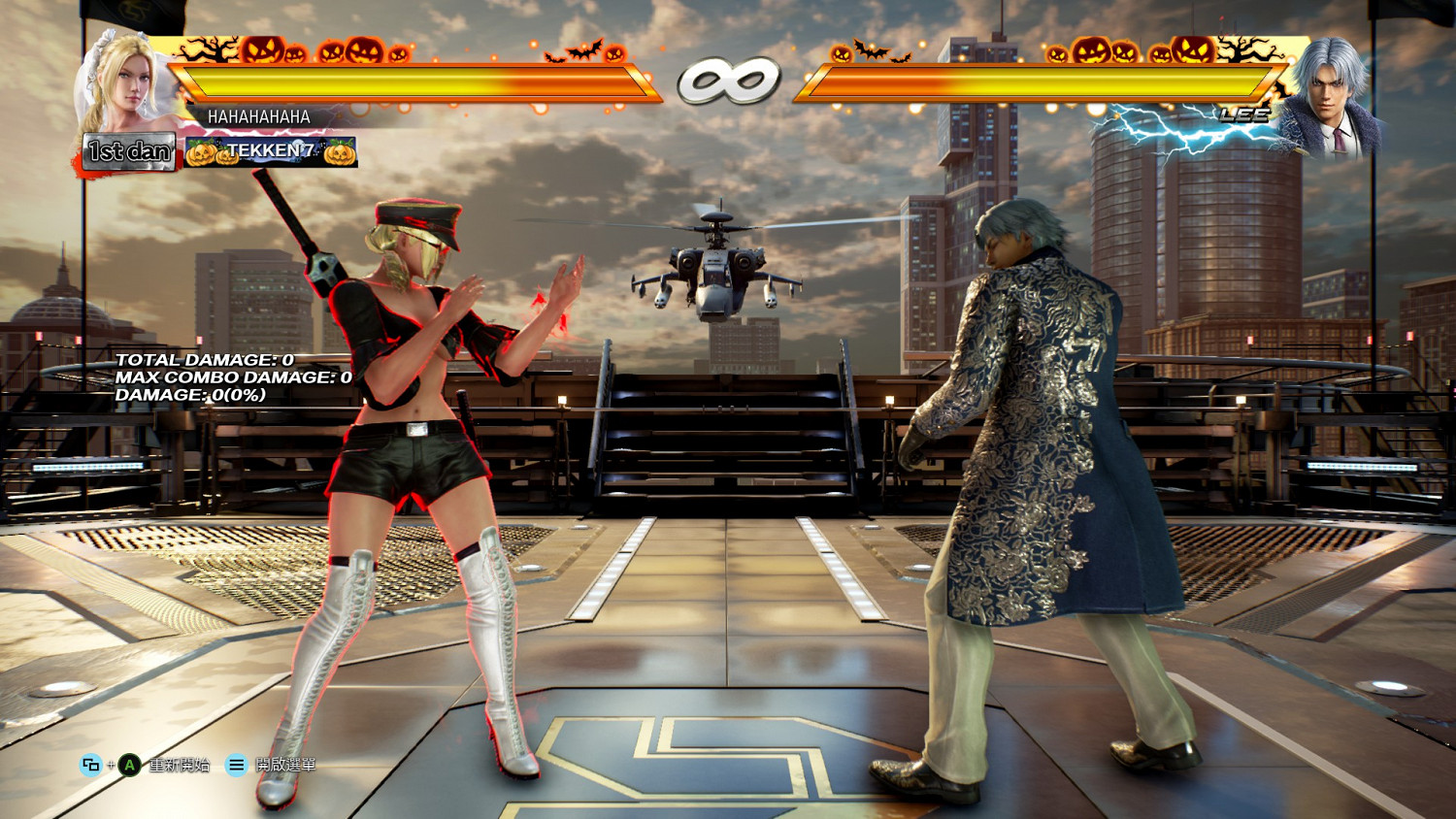This screenshot has width=1456, height=819.
Task: Select the HAHAHAHAHA player name tag
Action: click(258, 118)
